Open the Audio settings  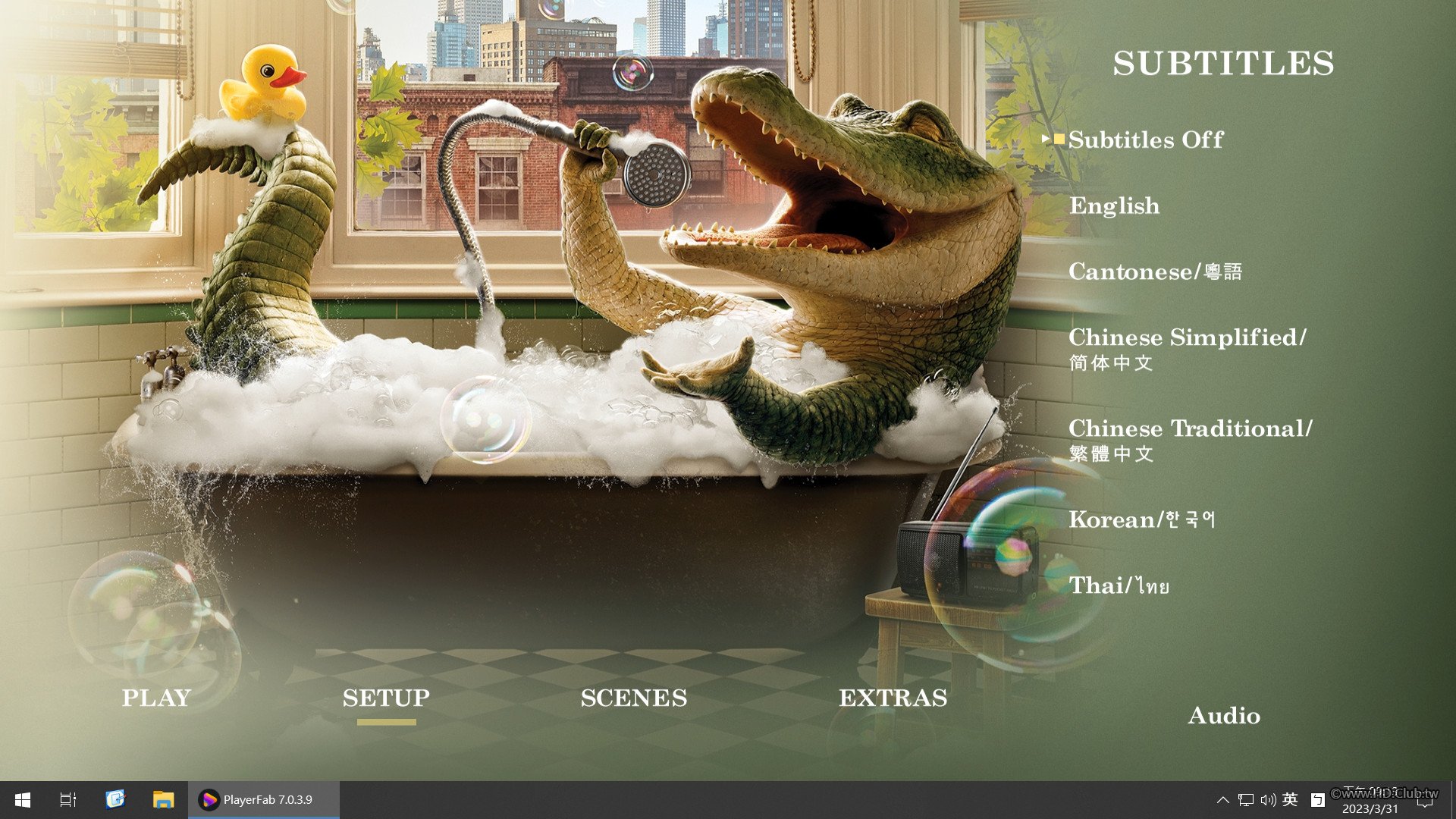(x=1224, y=715)
